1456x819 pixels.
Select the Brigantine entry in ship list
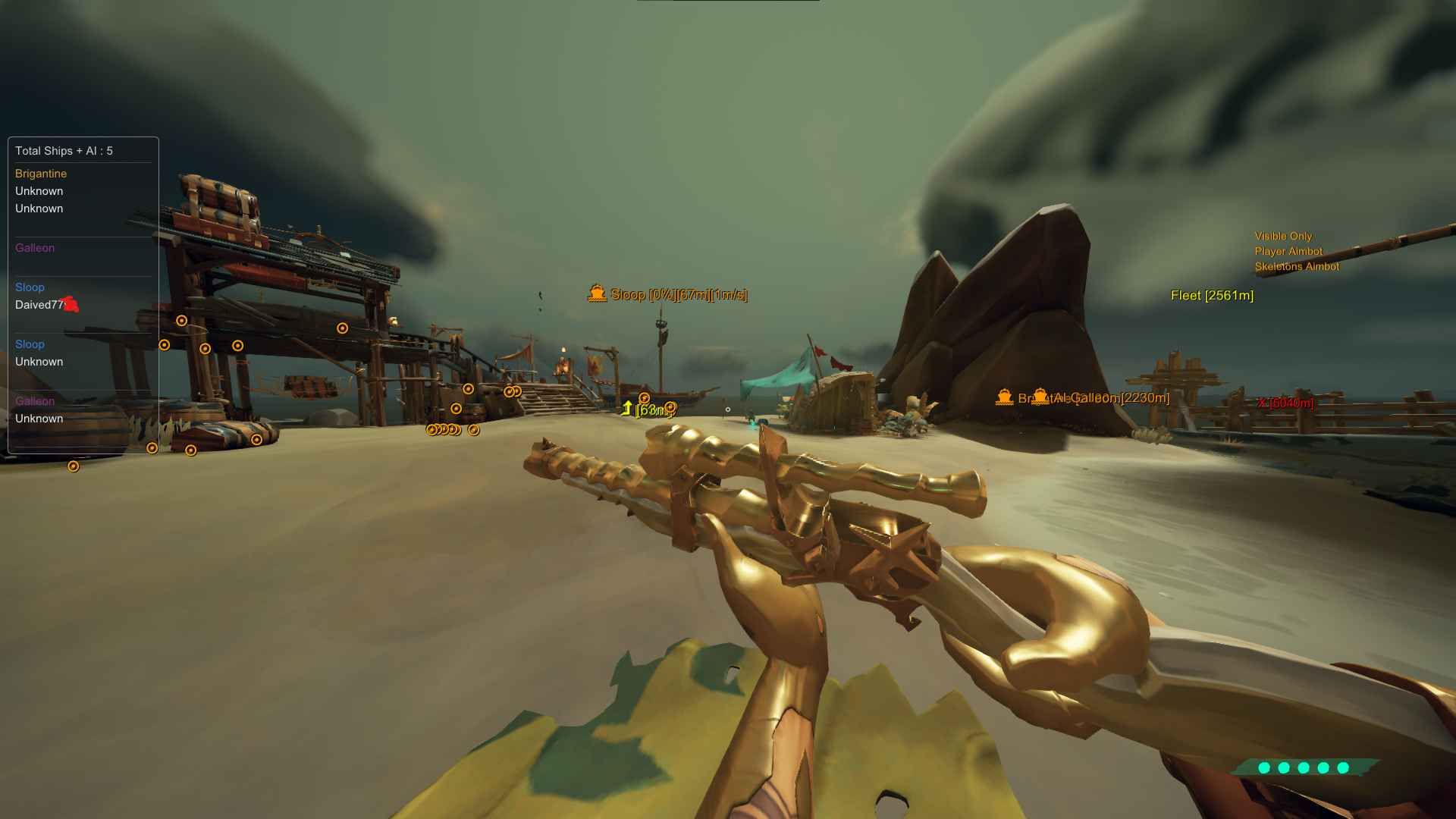tap(41, 174)
